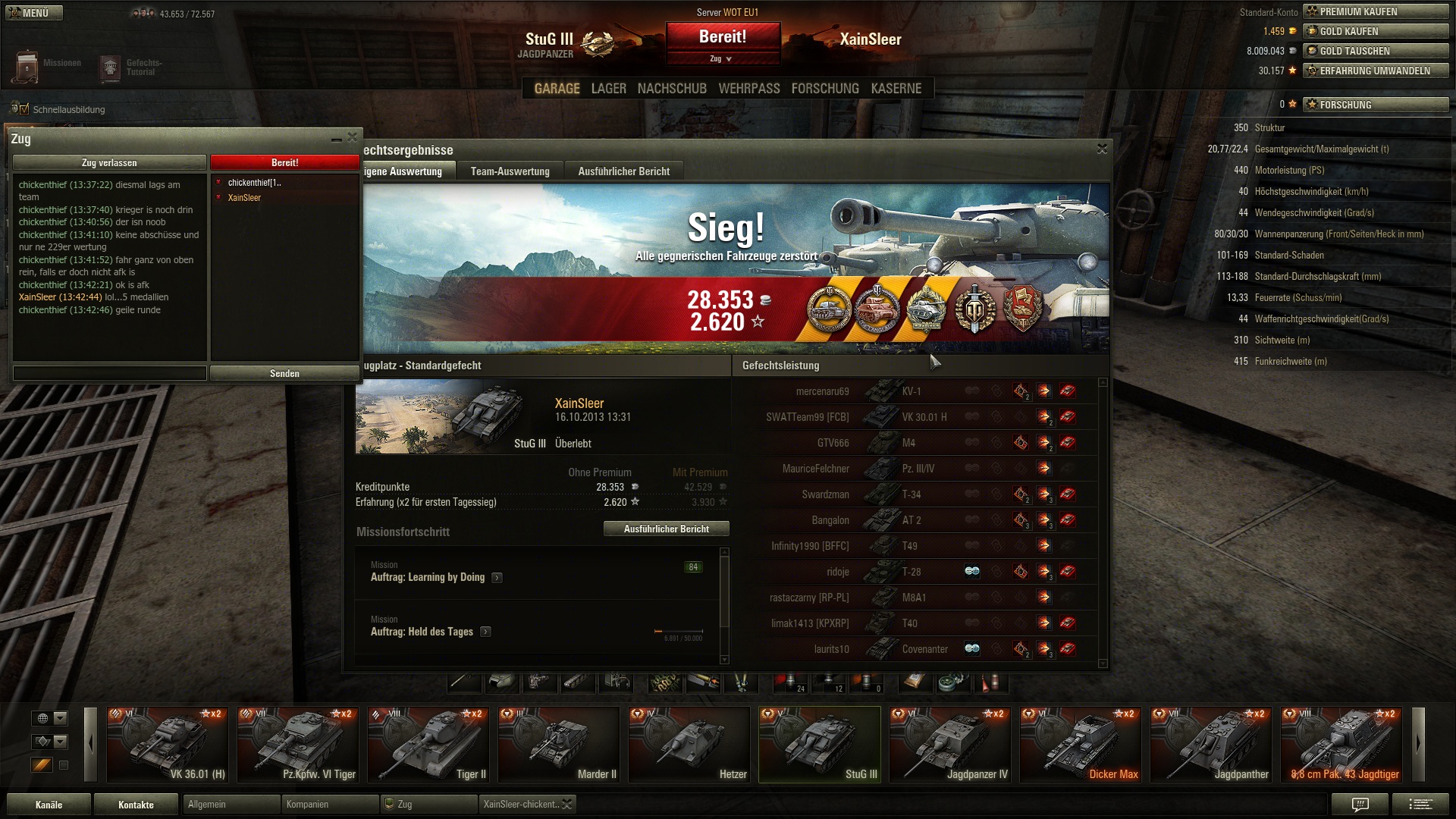The width and height of the screenshot is (1456, 819).
Task: Go to the KASERNE tab
Action: (896, 89)
